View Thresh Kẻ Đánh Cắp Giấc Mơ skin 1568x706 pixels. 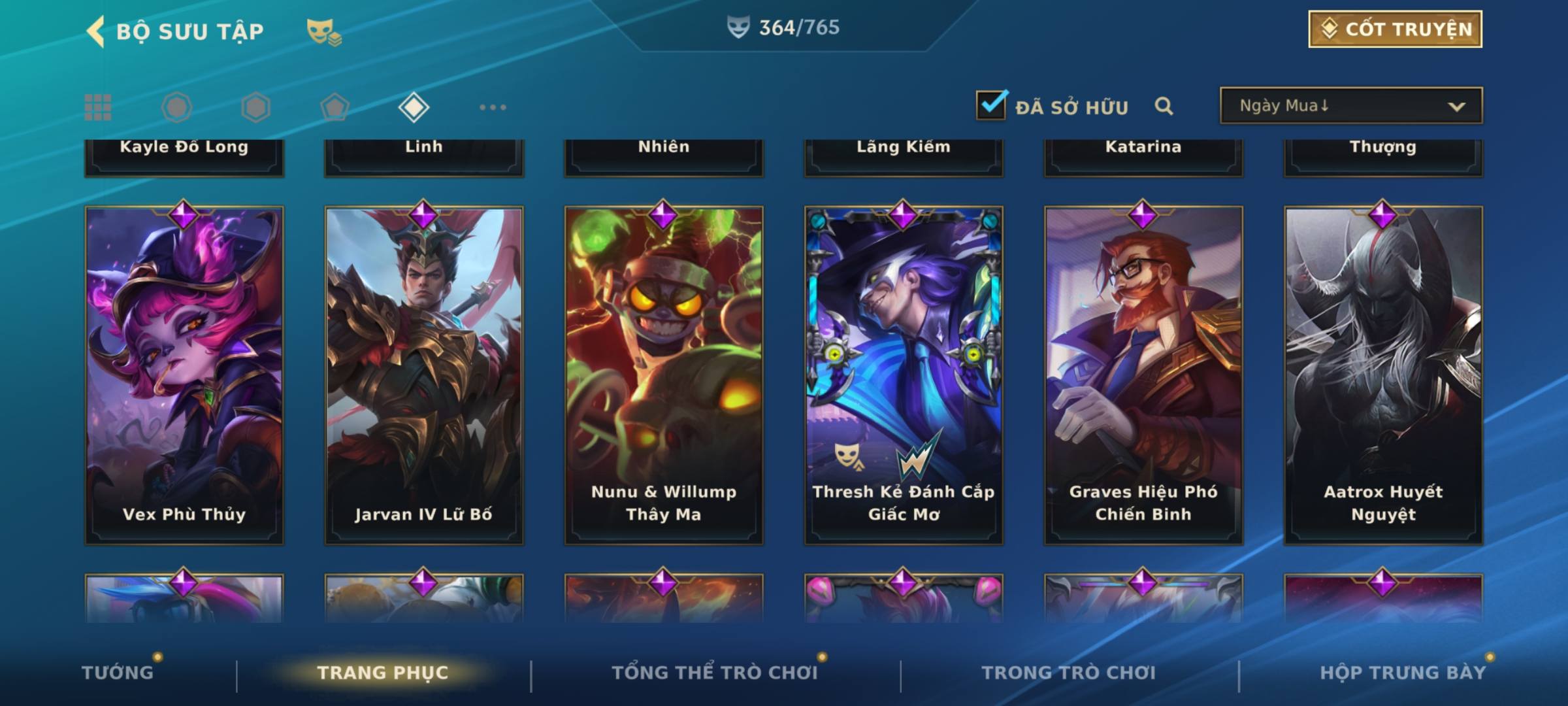click(904, 375)
